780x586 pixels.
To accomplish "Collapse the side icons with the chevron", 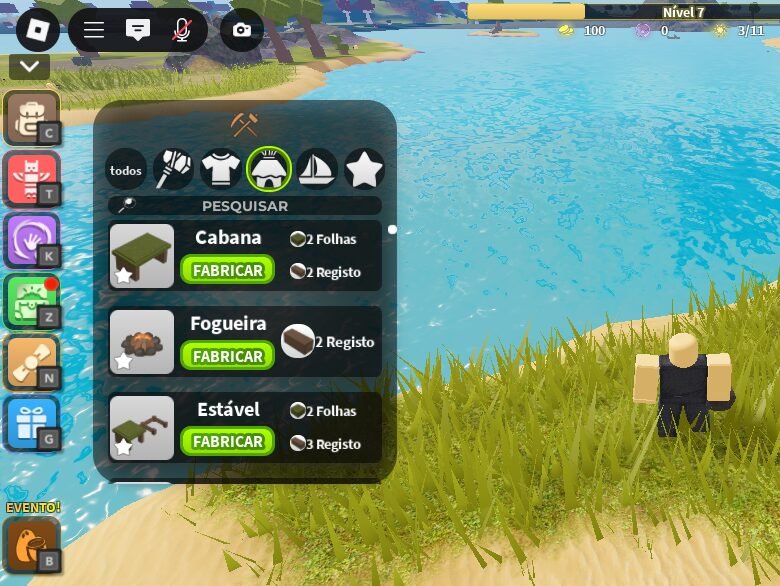I will tap(30, 67).
